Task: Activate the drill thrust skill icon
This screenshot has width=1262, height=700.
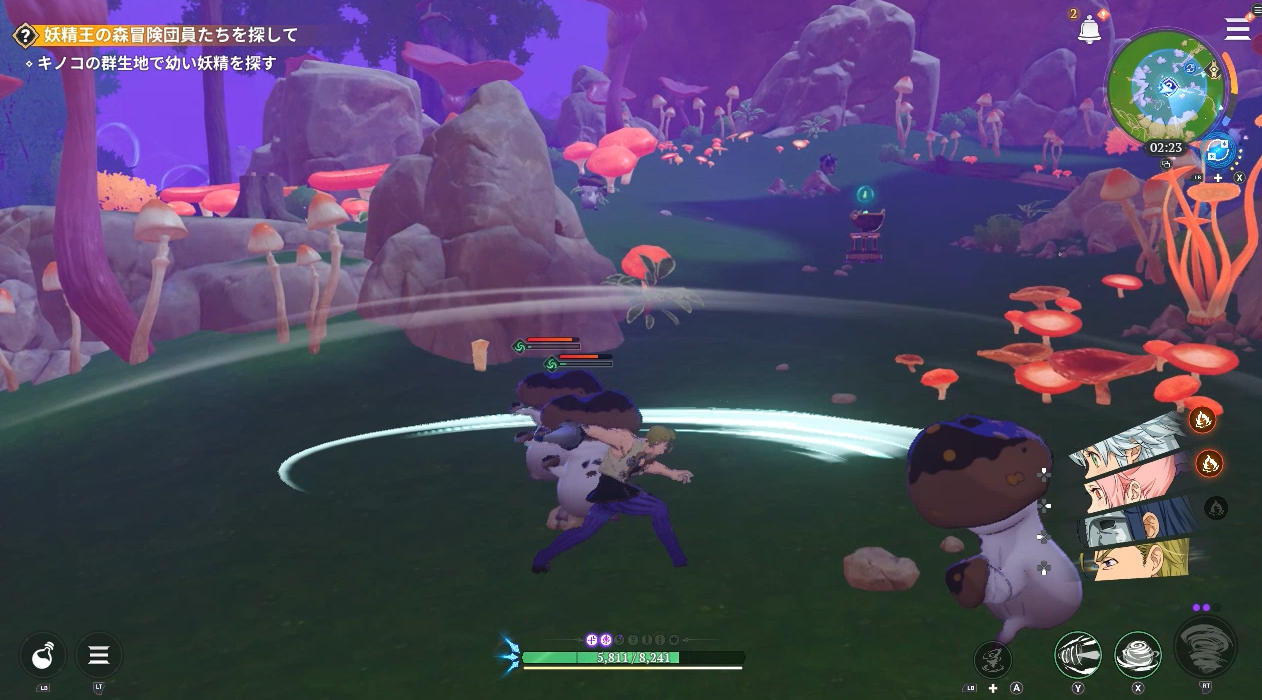Action: pyautogui.click(x=1078, y=655)
